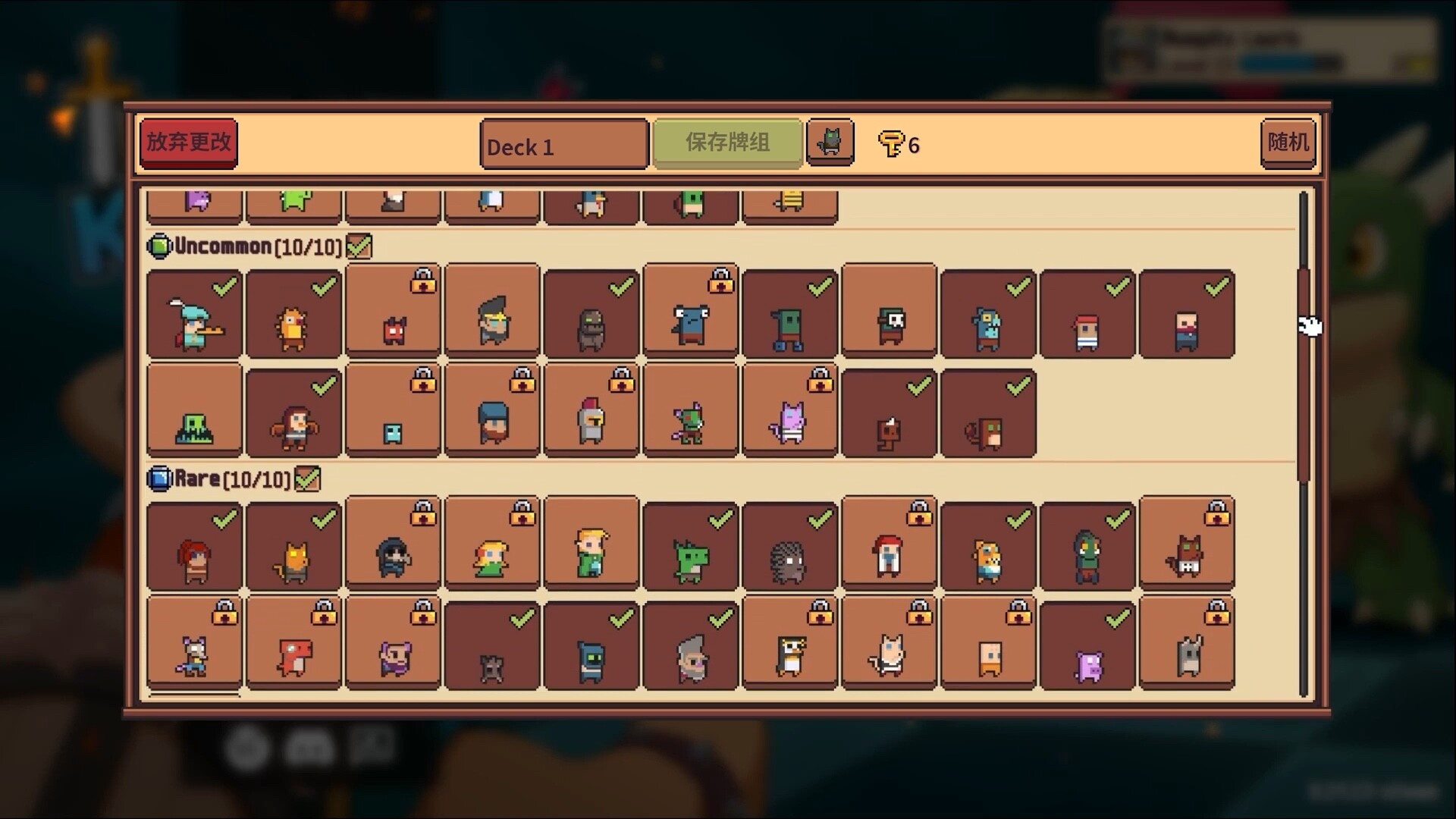Open the black cat icon button
1456x819 pixels.
[830, 142]
